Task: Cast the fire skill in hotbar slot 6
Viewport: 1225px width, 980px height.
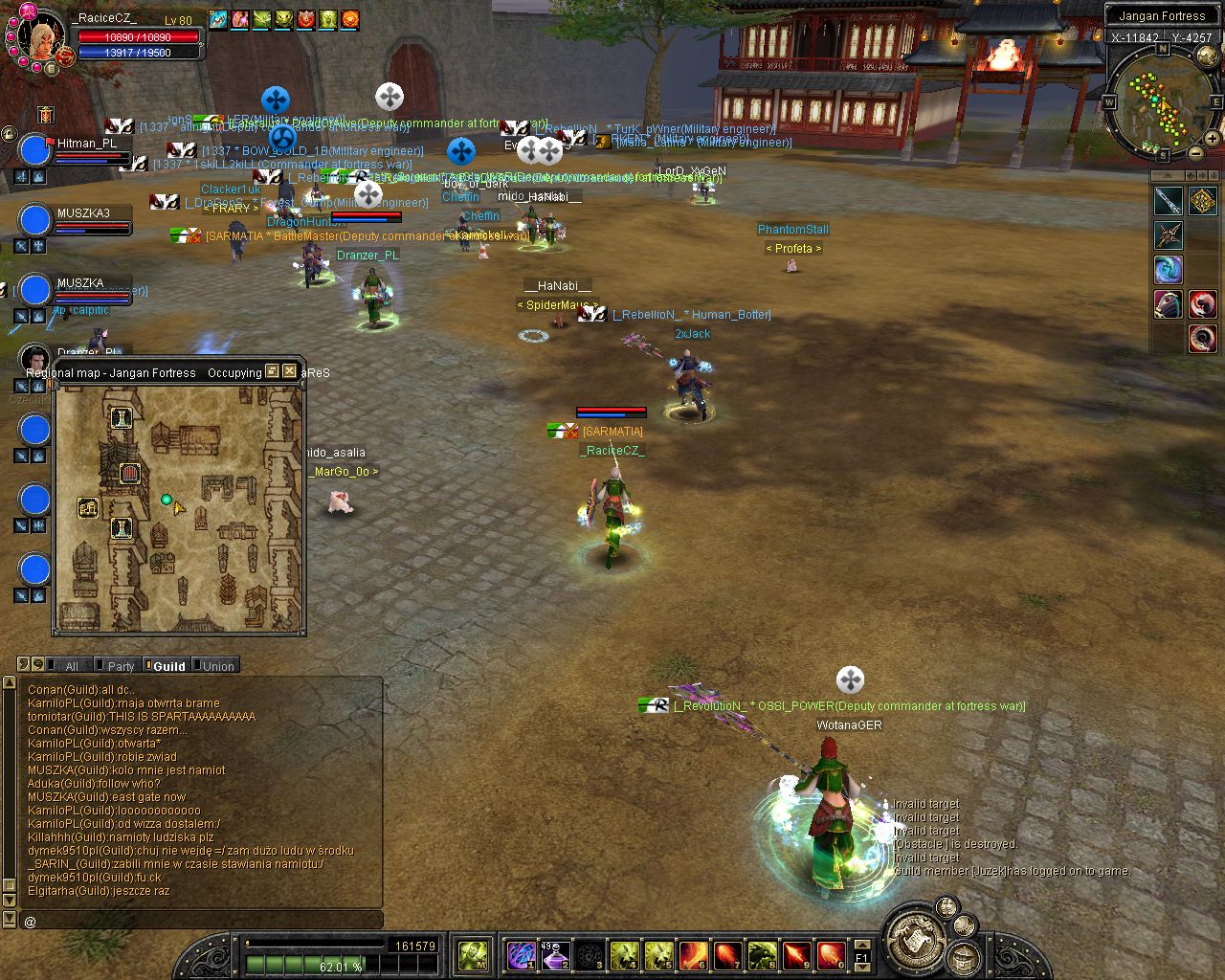Action: (693, 954)
